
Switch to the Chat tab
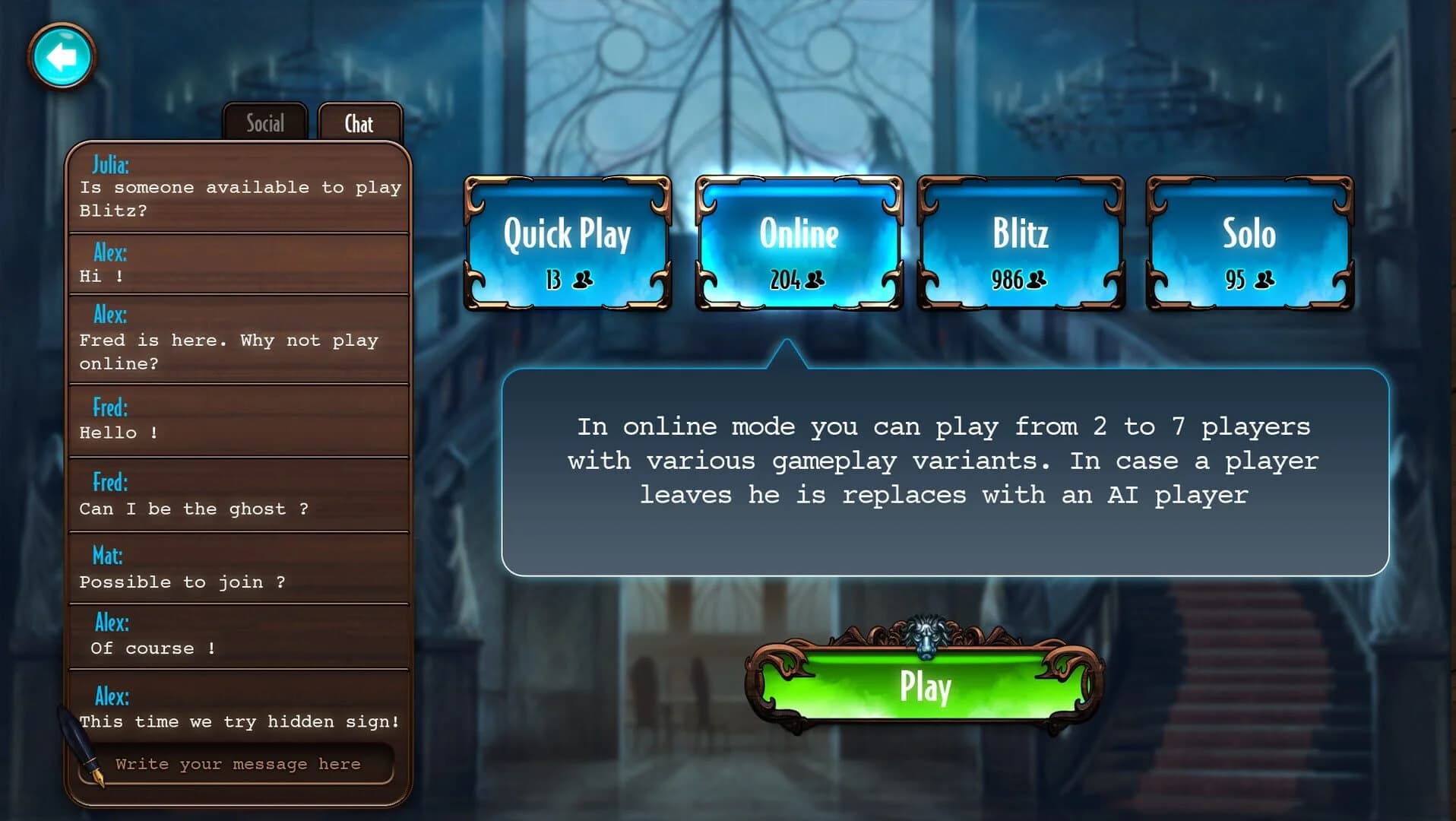pos(359,122)
